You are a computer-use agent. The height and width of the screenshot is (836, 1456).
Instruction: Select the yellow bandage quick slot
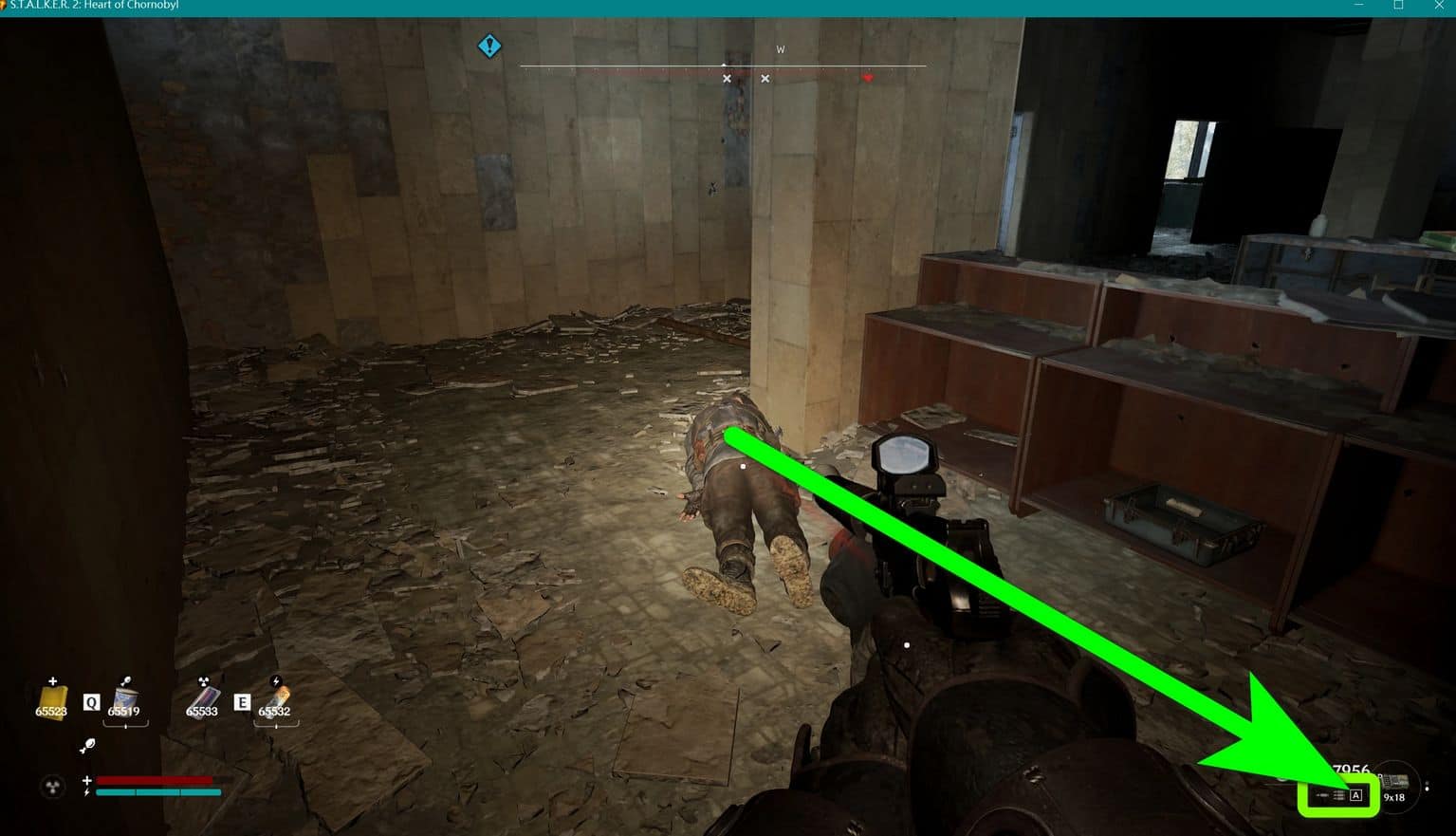tap(51, 702)
